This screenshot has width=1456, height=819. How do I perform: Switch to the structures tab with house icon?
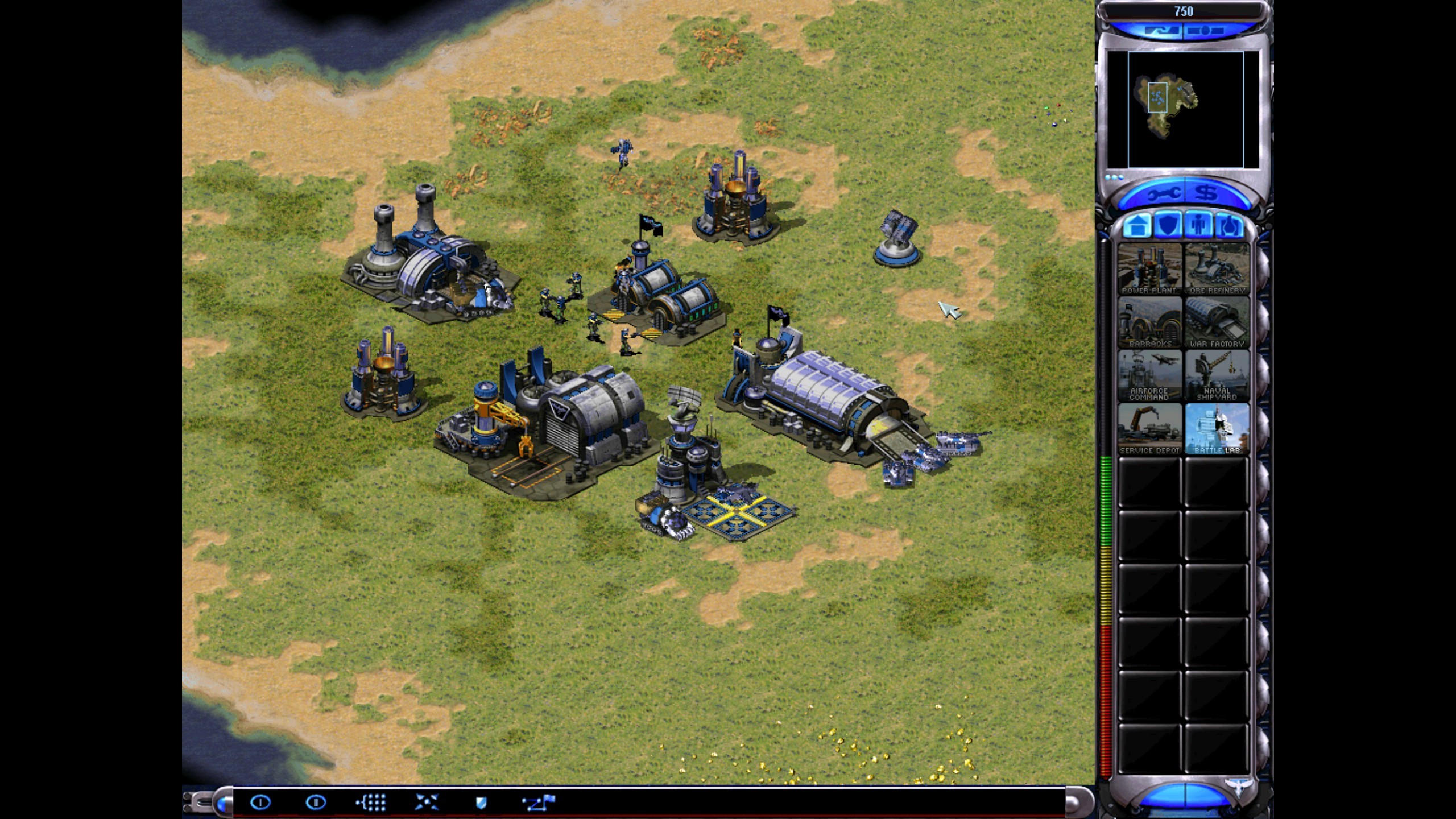(1137, 226)
